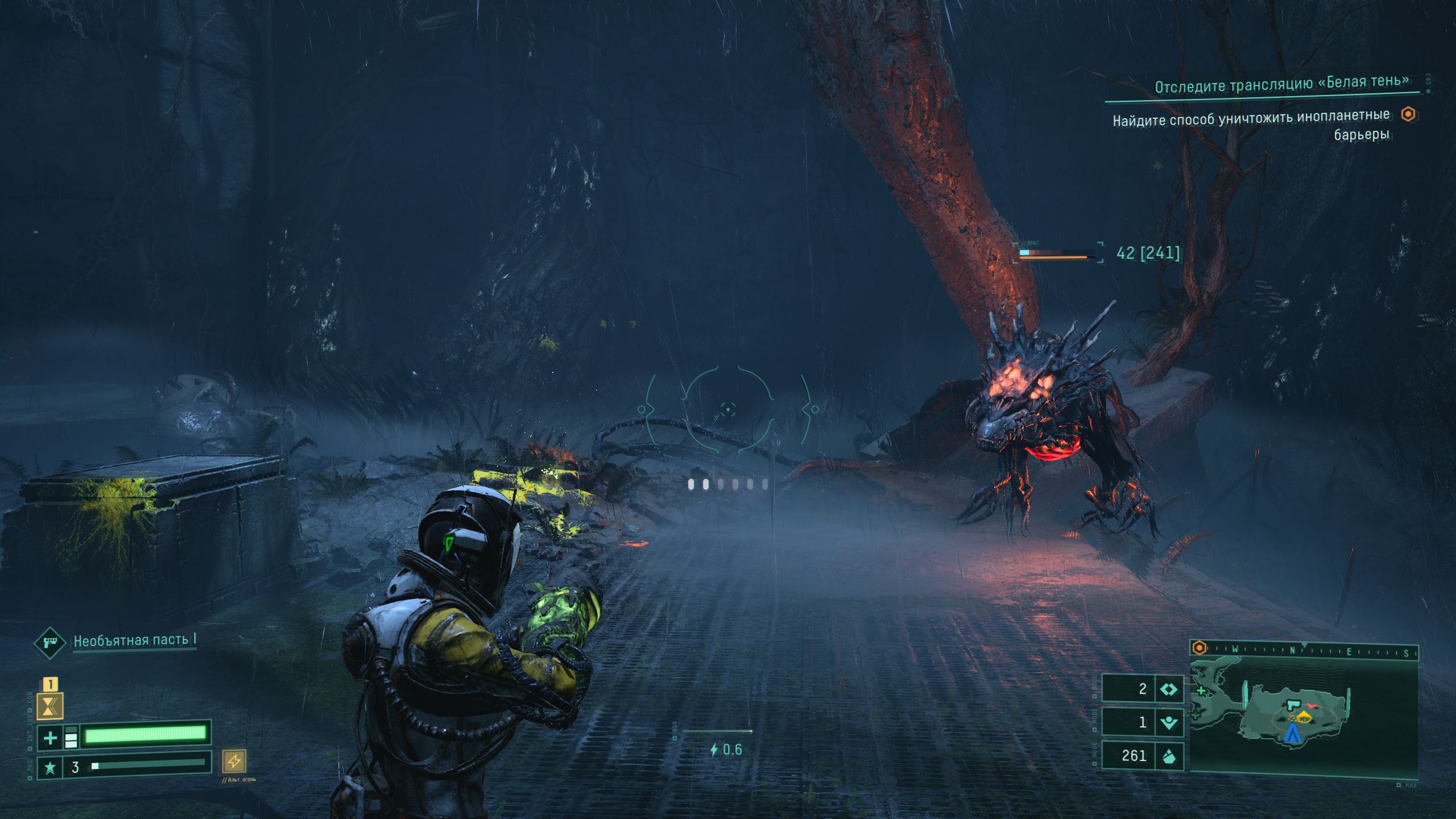Select the pistol weapon icon beside Необъятная пасть

(x=49, y=643)
